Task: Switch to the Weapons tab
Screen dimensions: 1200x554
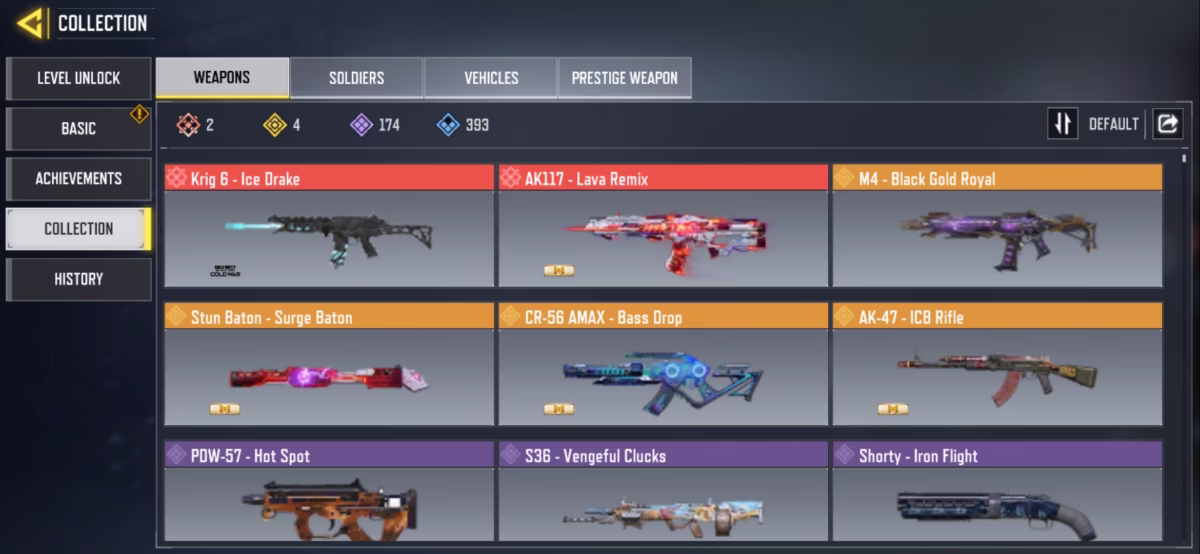Action: [x=222, y=77]
